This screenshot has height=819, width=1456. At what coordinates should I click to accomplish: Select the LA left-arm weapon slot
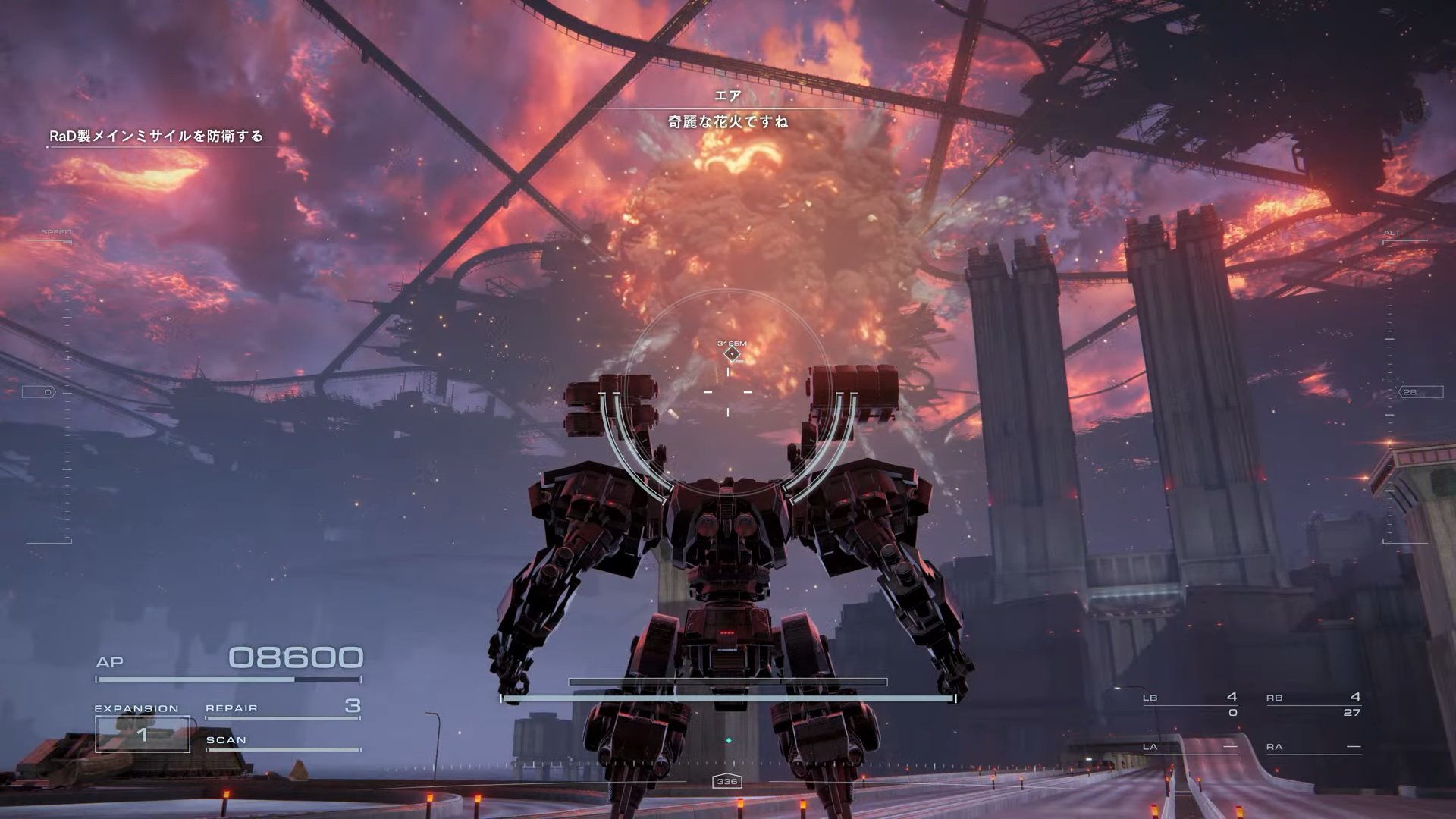[x=1189, y=747]
